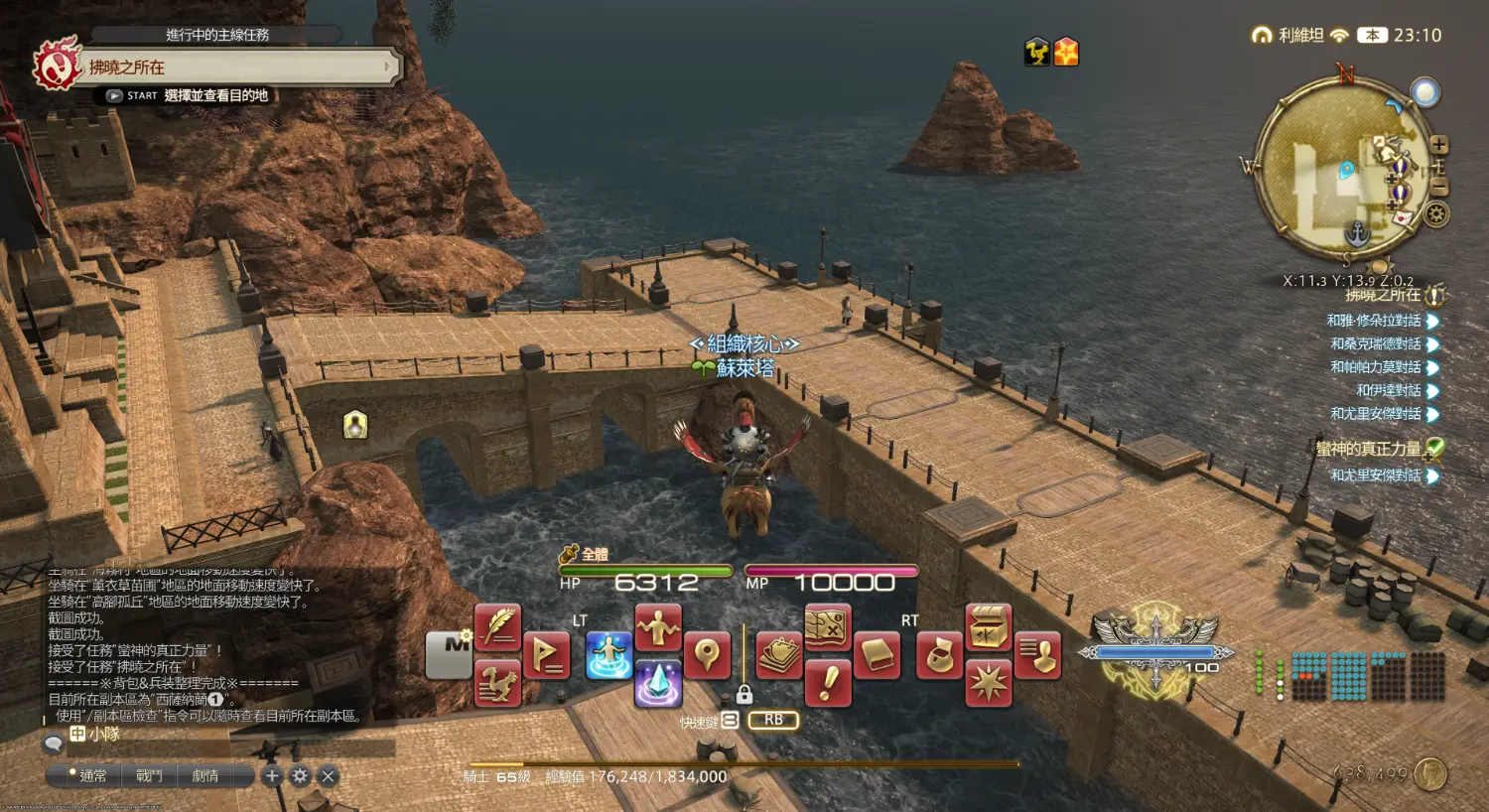Viewport: 1489px width, 812px height.
Task: Switch chat log to the 戰鬥 tab
Action: click(x=149, y=775)
